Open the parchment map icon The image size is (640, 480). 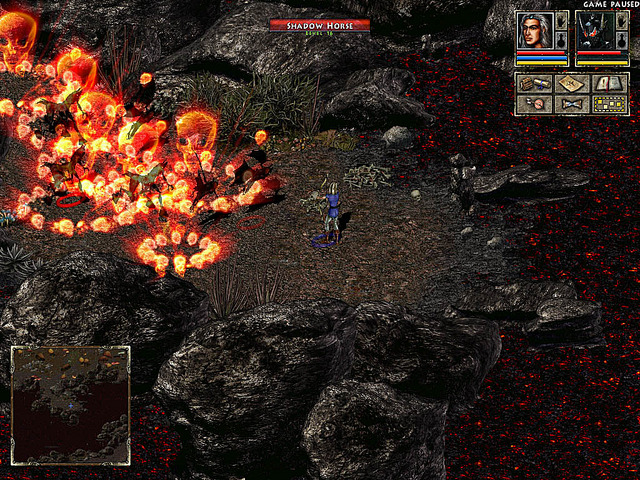click(x=571, y=84)
